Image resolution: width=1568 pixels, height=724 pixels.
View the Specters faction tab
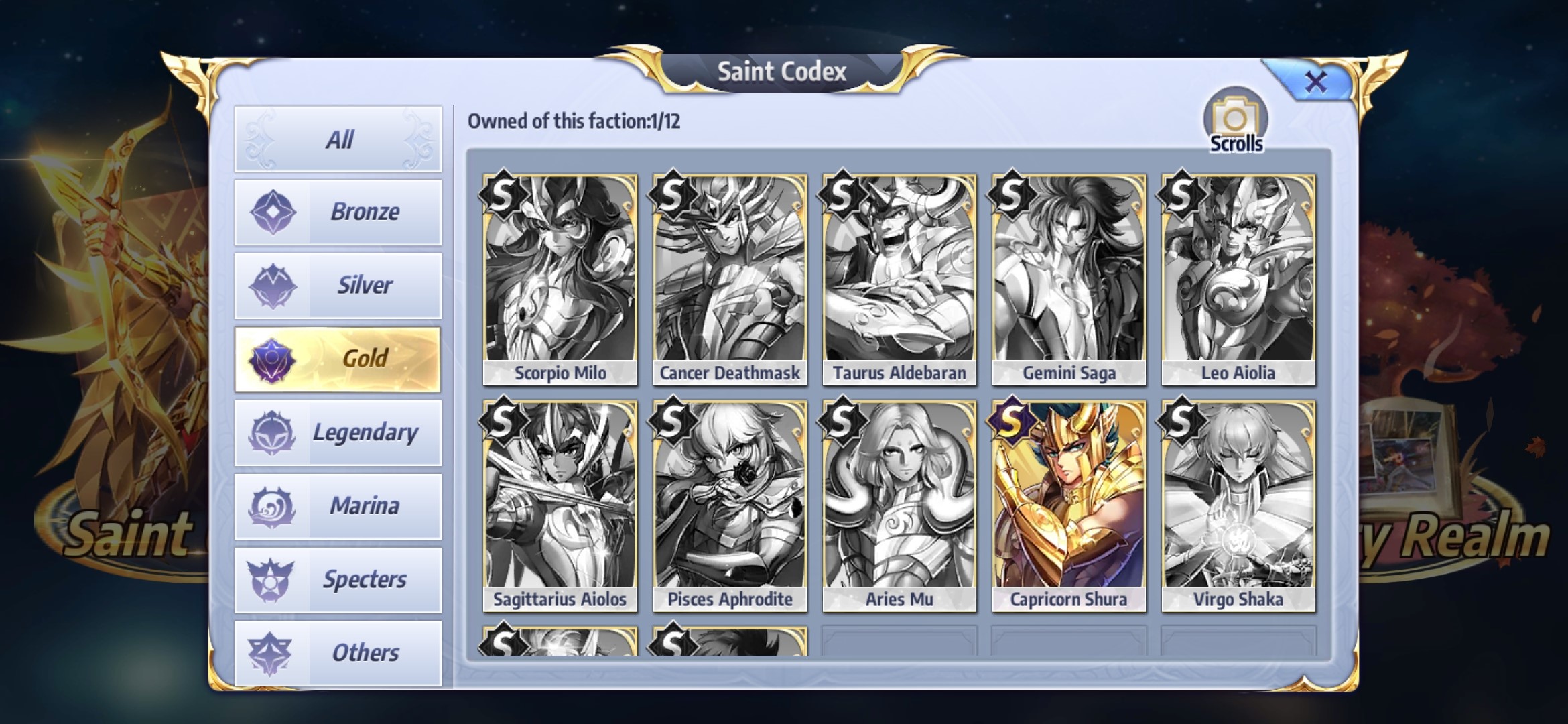point(338,579)
